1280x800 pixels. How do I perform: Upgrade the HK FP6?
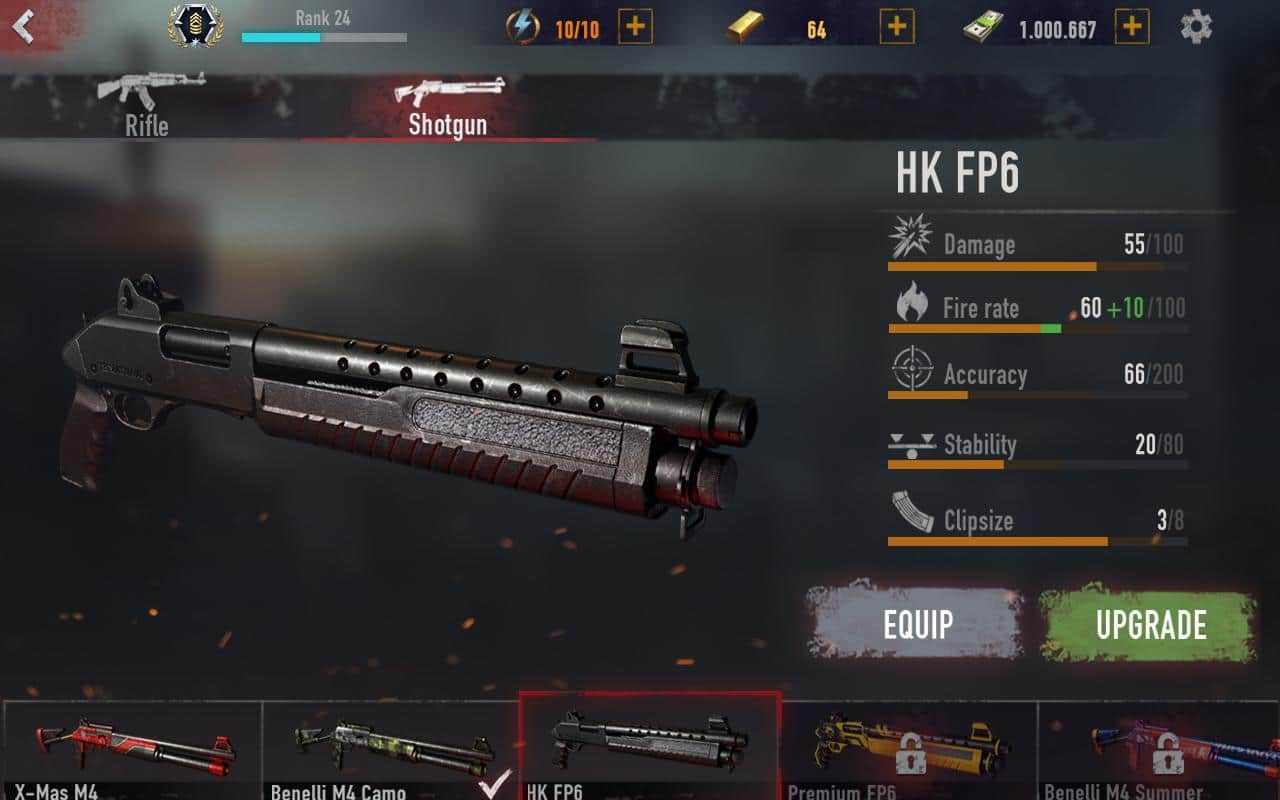(x=1150, y=624)
